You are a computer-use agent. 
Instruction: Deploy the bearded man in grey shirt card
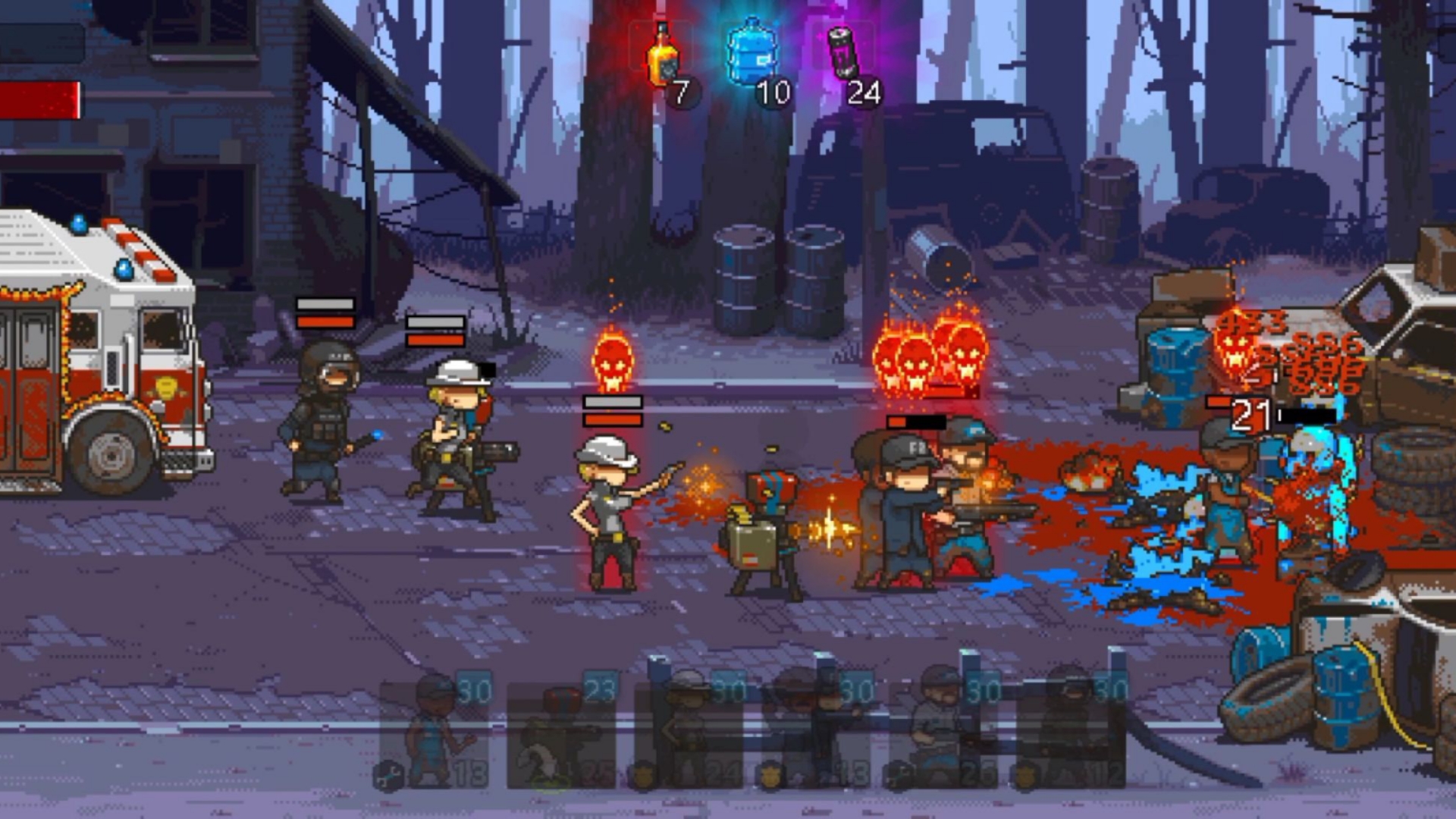coord(943,732)
